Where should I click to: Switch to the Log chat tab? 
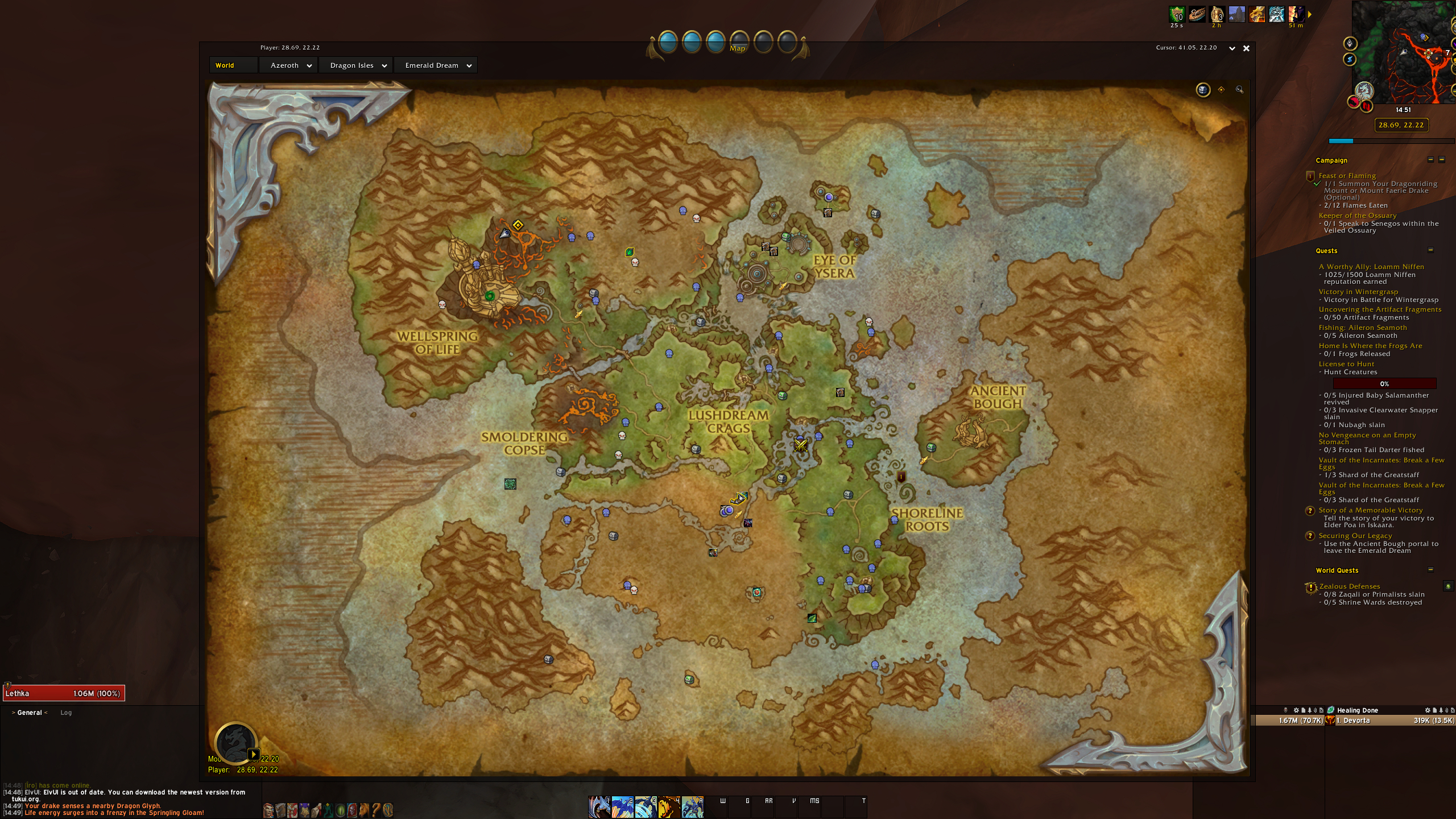point(66,712)
